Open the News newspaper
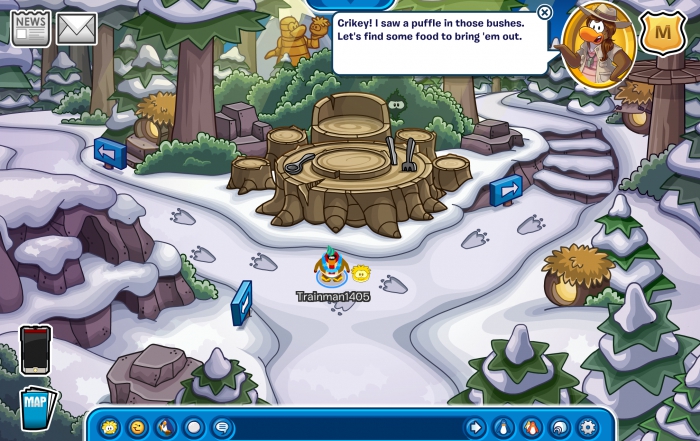 coord(30,28)
